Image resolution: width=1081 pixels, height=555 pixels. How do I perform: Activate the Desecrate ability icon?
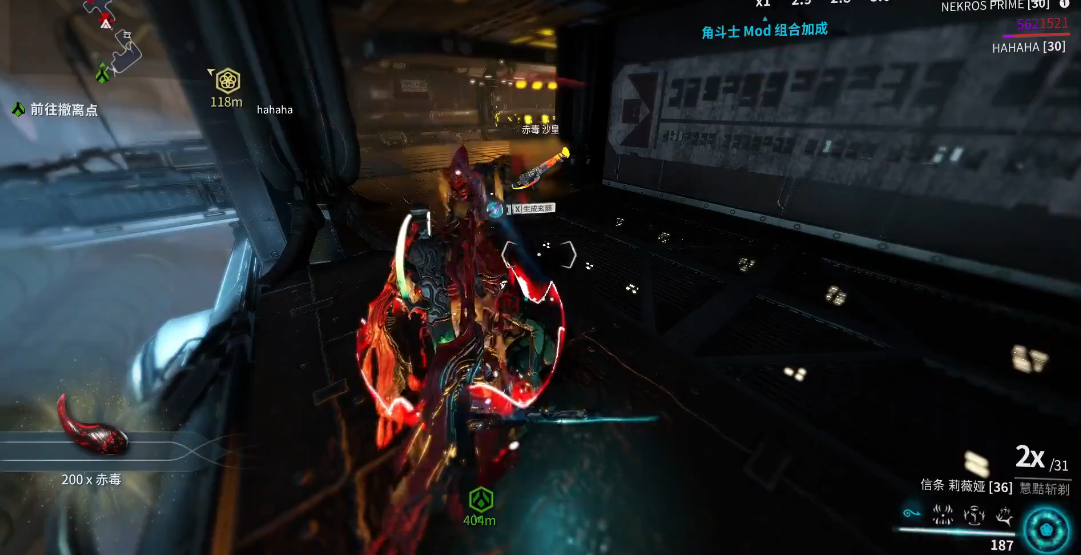coord(973,515)
